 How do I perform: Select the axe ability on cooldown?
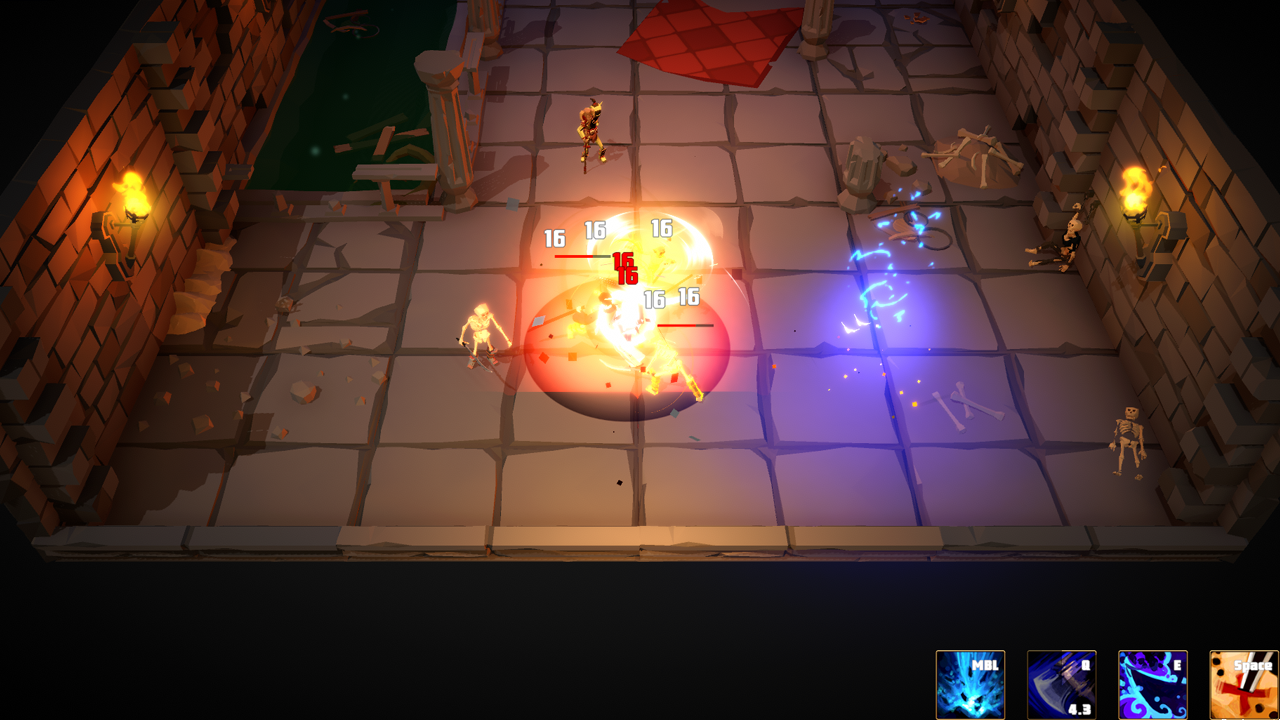1061,685
